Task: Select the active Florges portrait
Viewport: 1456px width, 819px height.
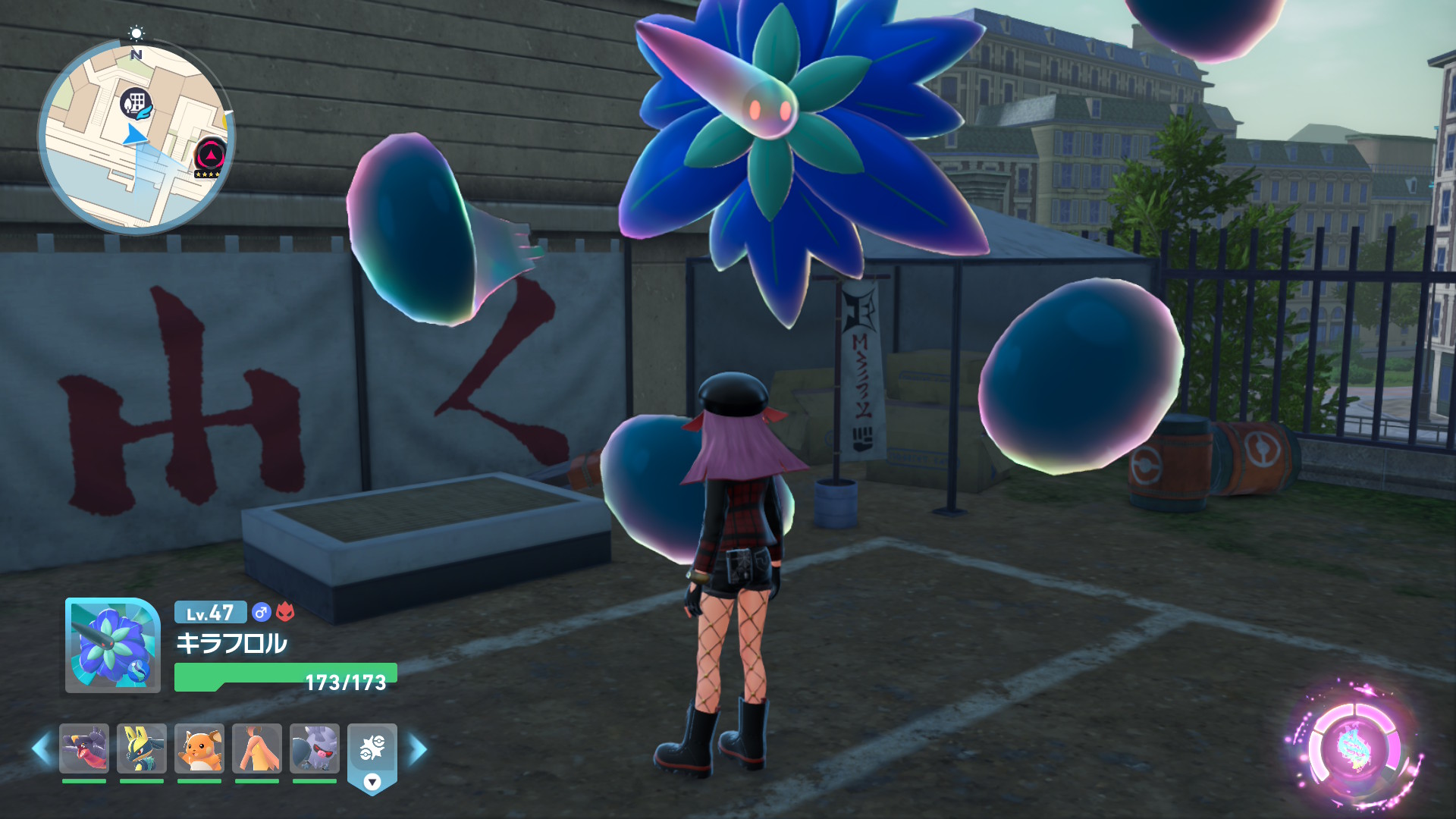Action: (x=112, y=645)
